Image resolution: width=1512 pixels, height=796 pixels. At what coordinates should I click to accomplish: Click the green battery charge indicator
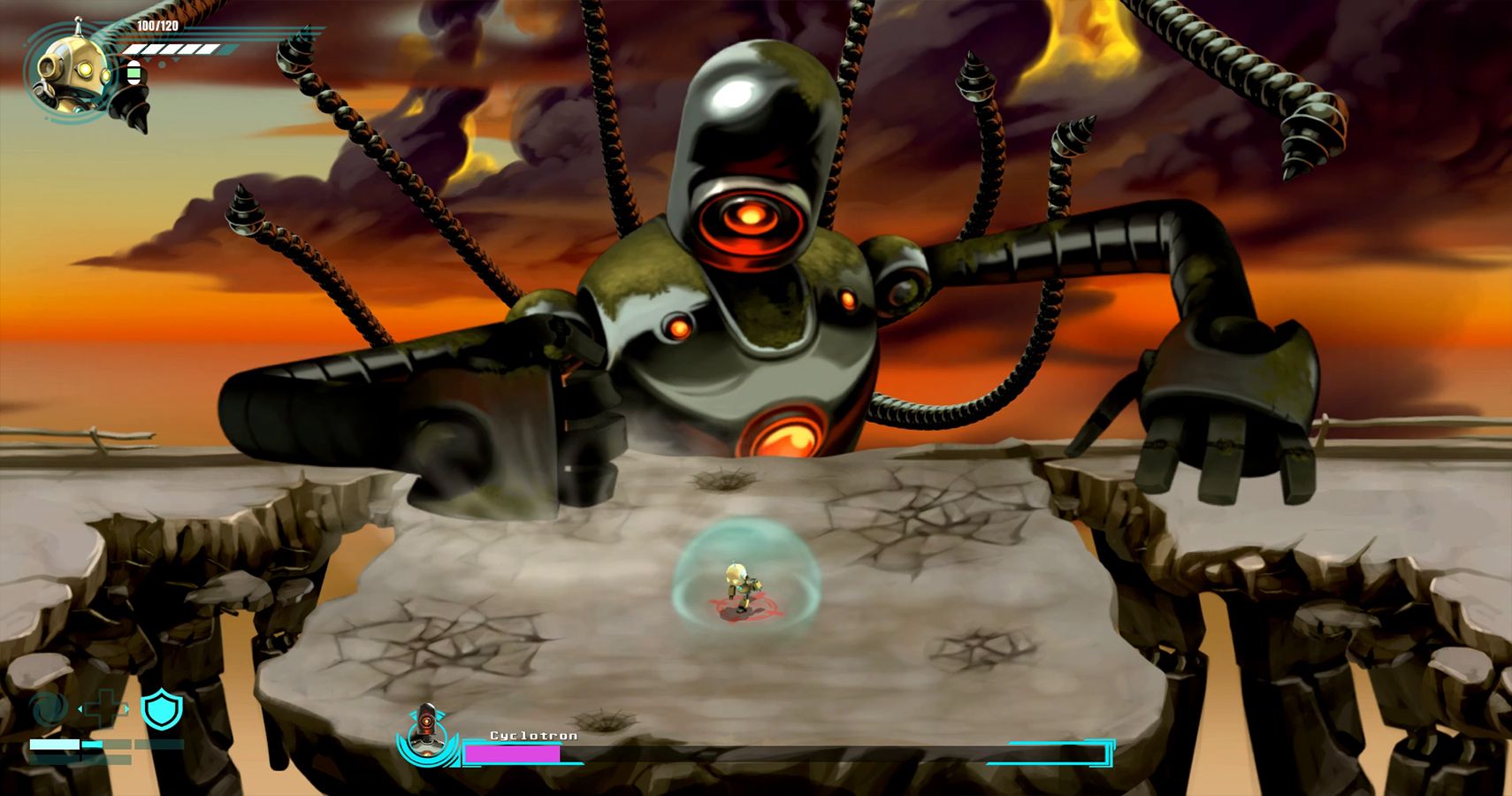[134, 73]
